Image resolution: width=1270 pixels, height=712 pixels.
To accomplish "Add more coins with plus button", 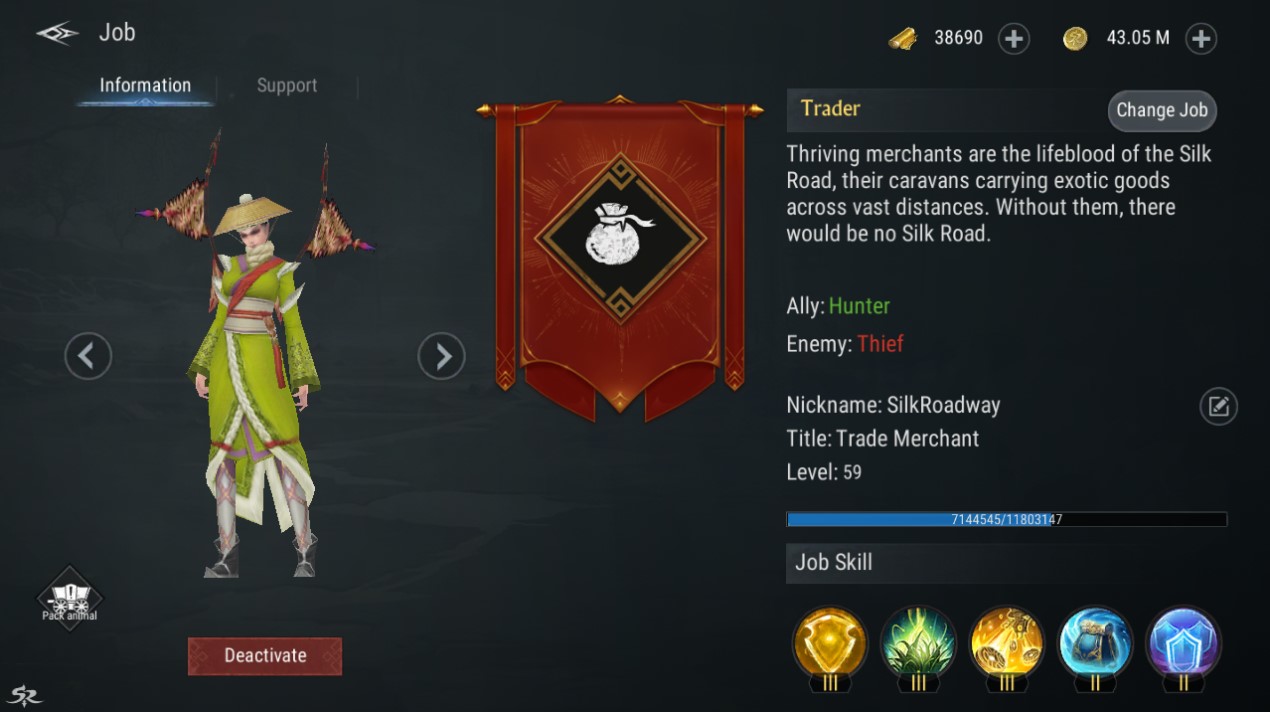I will pos(1200,39).
